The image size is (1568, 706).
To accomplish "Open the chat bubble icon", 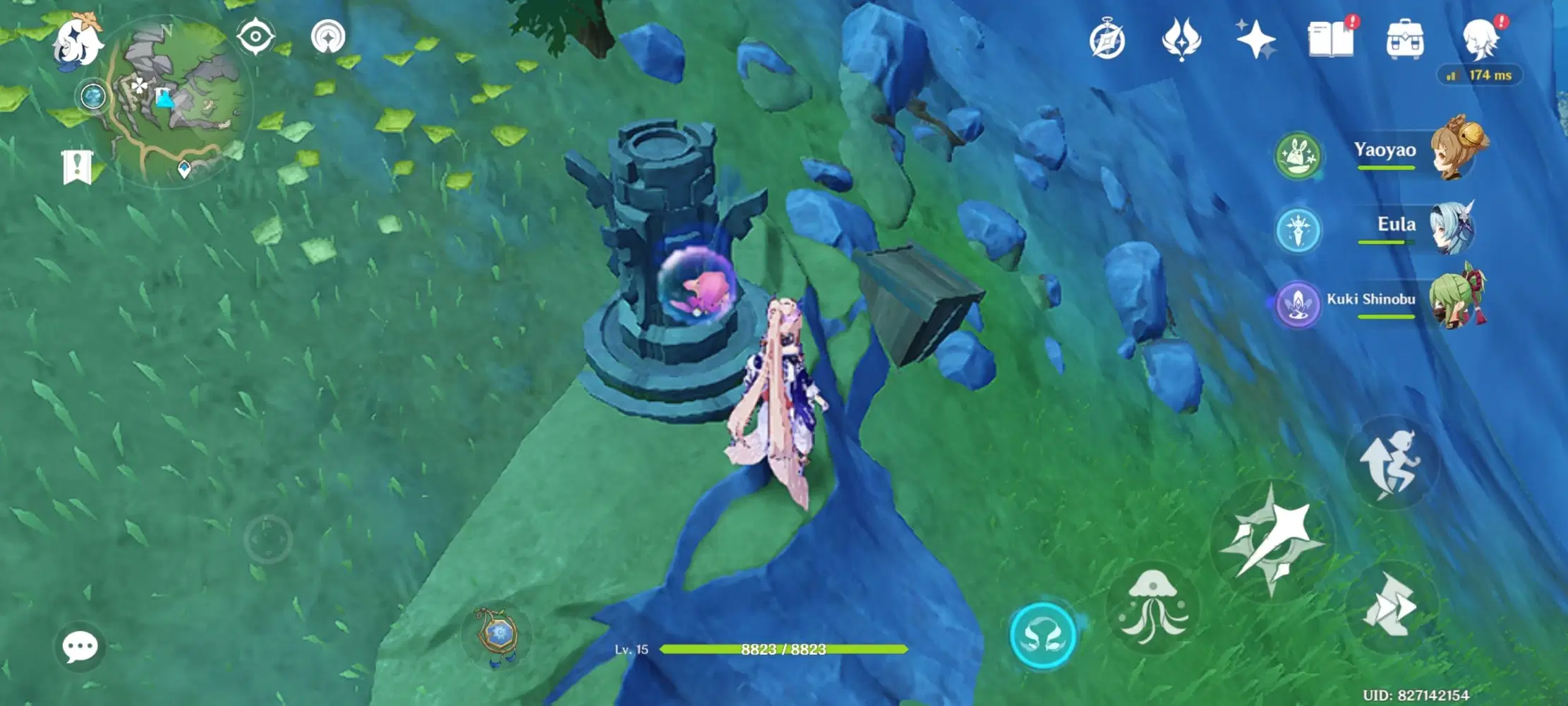I will (80, 646).
